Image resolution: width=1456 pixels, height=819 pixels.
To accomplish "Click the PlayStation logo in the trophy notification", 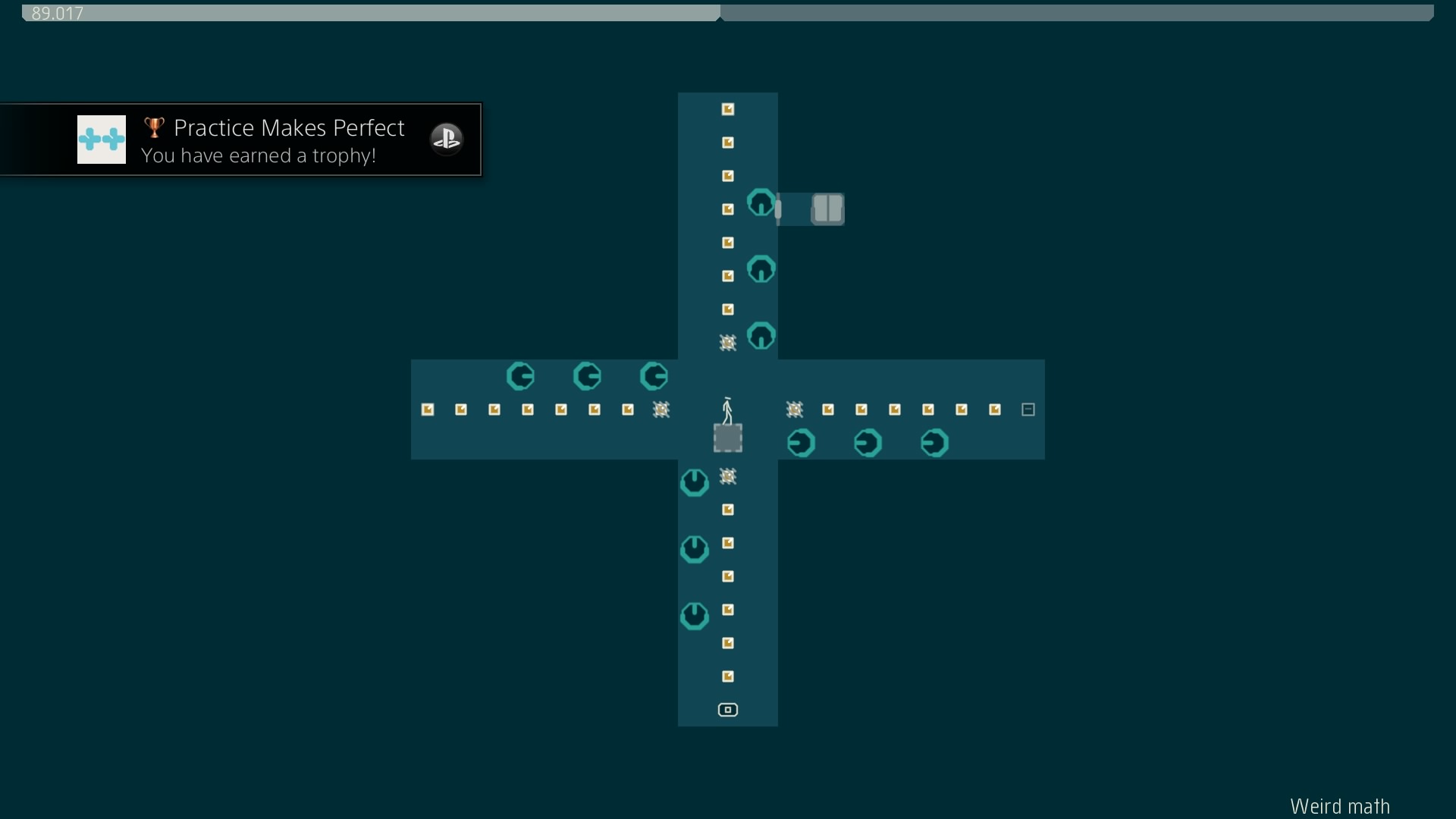I will point(447,139).
